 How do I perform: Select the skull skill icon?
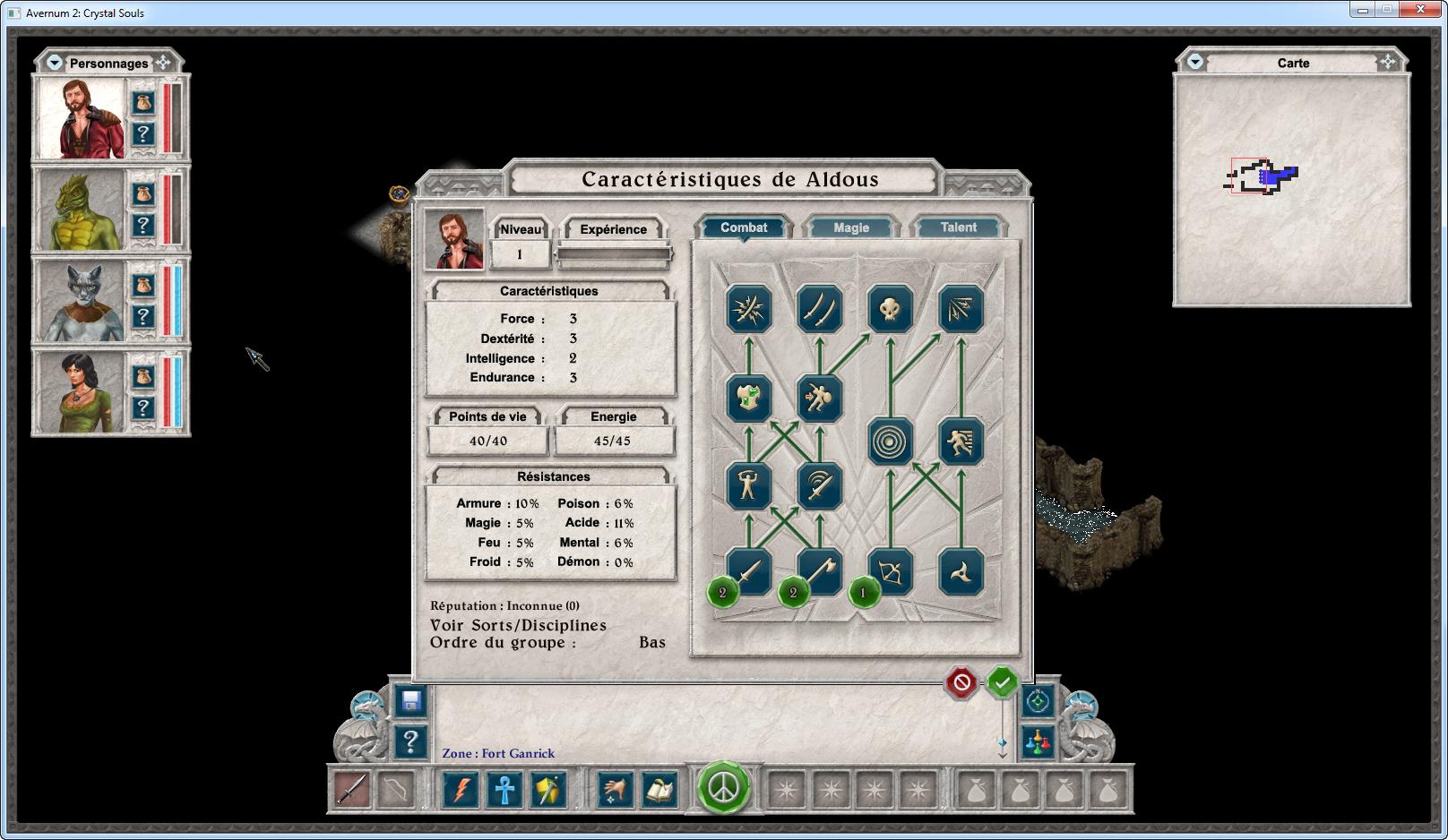click(890, 310)
